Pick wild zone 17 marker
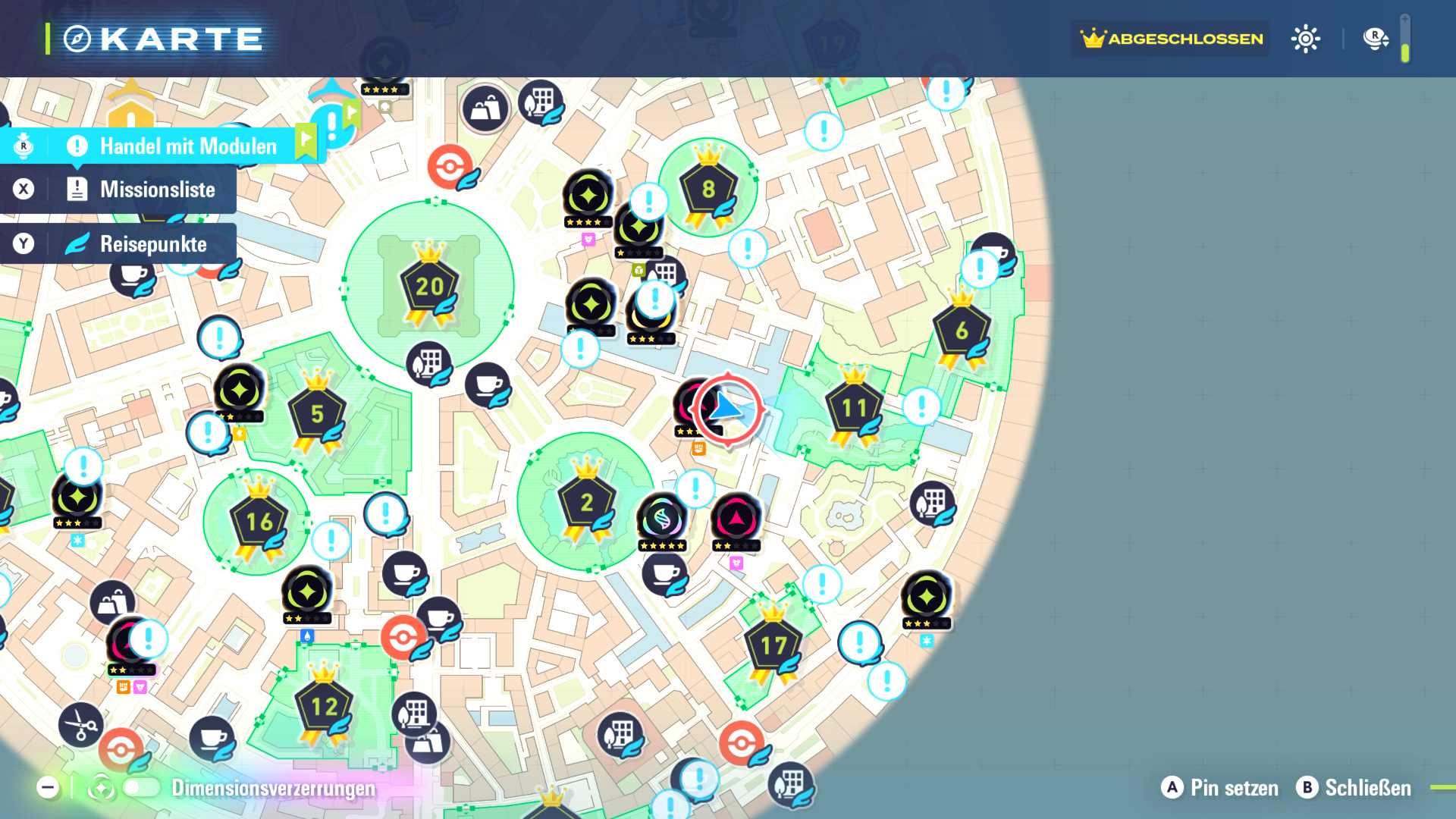 pyautogui.click(x=773, y=645)
